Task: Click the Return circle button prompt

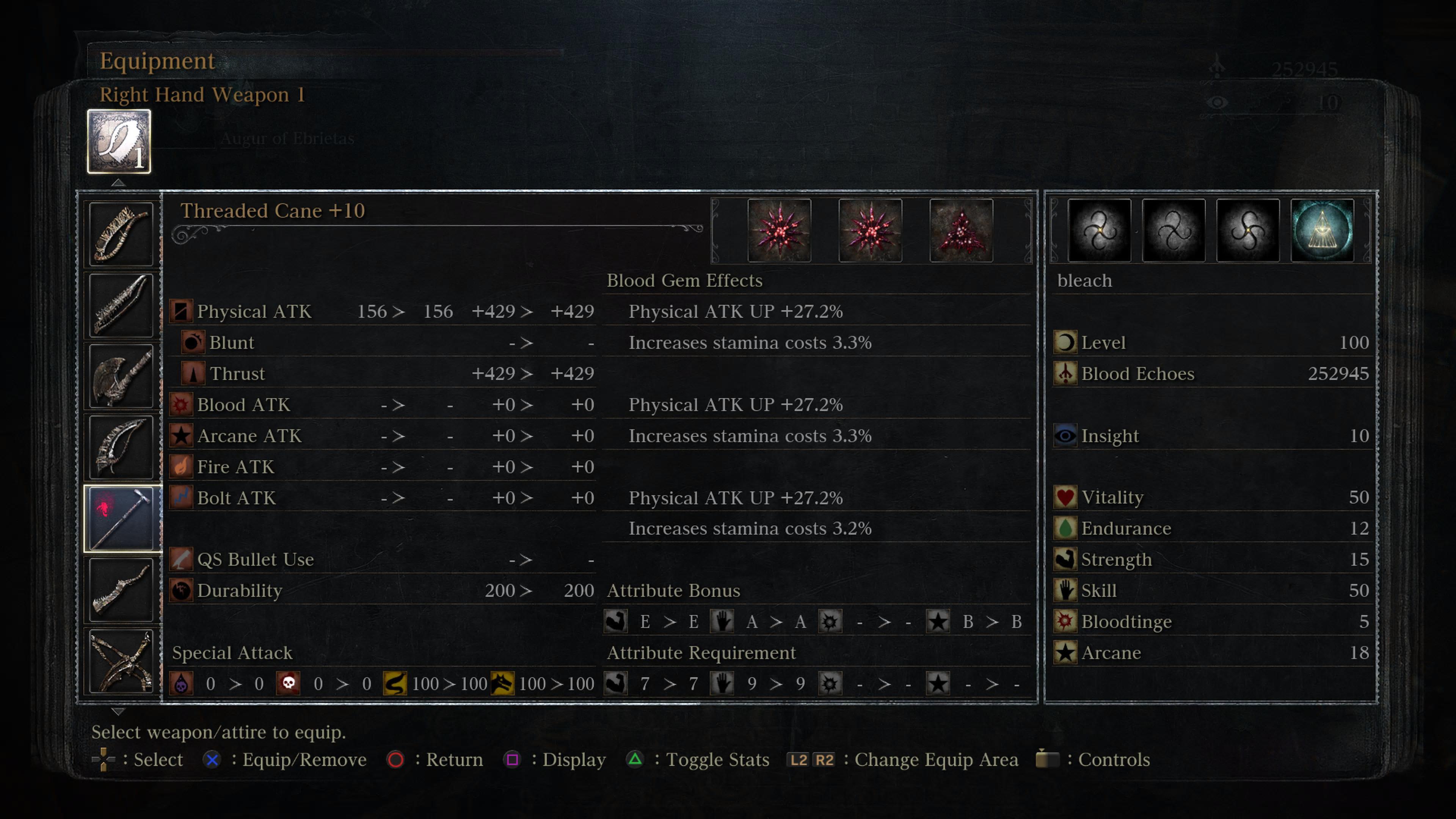Action: [396, 759]
